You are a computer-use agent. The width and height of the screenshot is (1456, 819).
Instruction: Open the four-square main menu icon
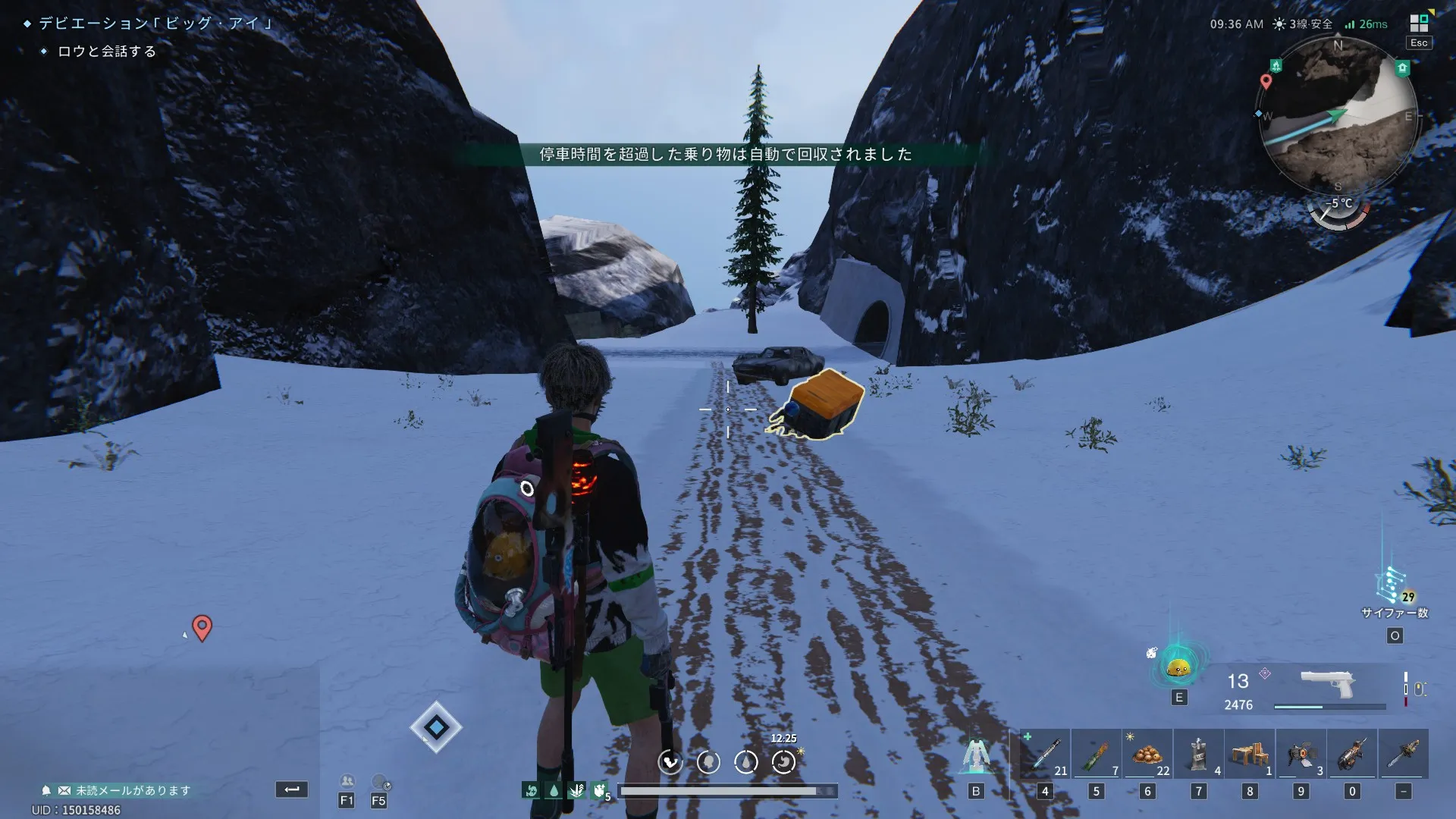pyautogui.click(x=1419, y=23)
